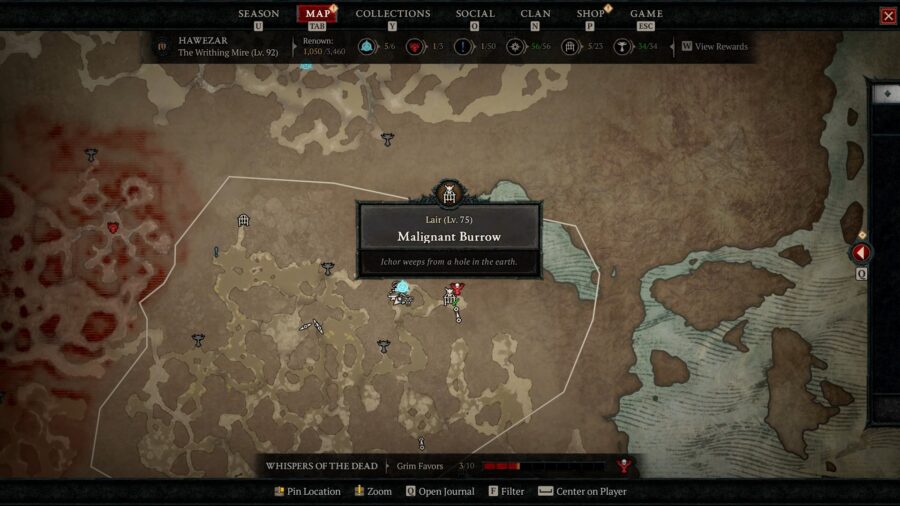Image resolution: width=900 pixels, height=506 pixels.
Task: Open the Season tab
Action: [258, 14]
